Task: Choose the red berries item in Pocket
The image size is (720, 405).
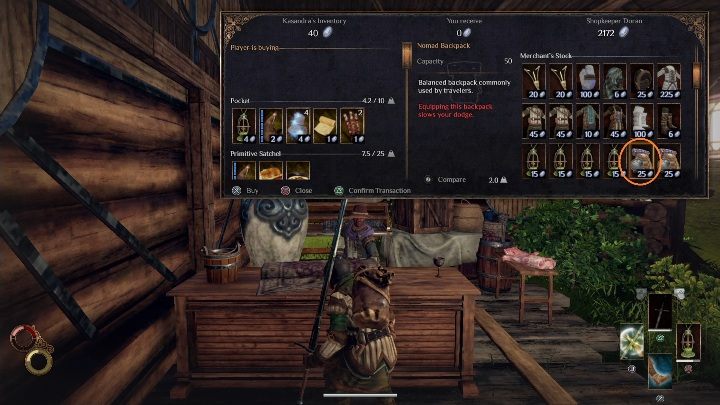Action: [351, 122]
